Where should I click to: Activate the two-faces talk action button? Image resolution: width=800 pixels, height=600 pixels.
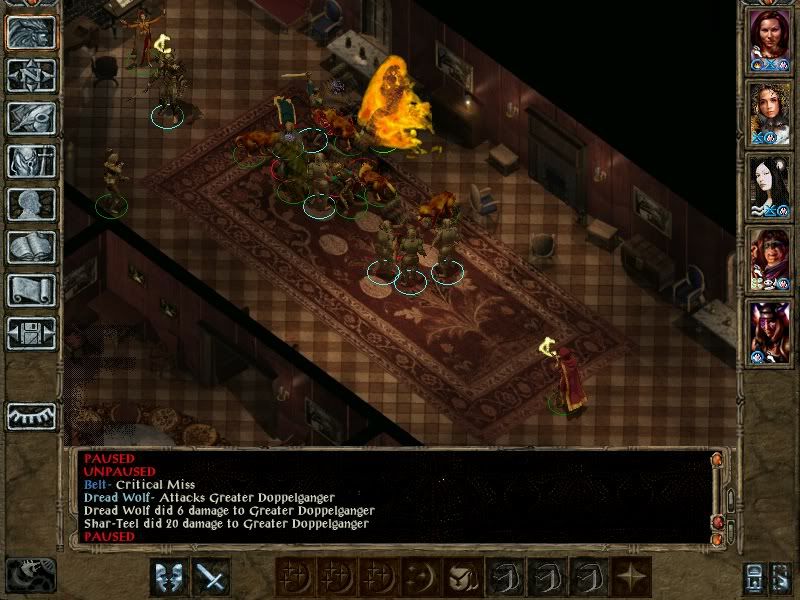168,577
